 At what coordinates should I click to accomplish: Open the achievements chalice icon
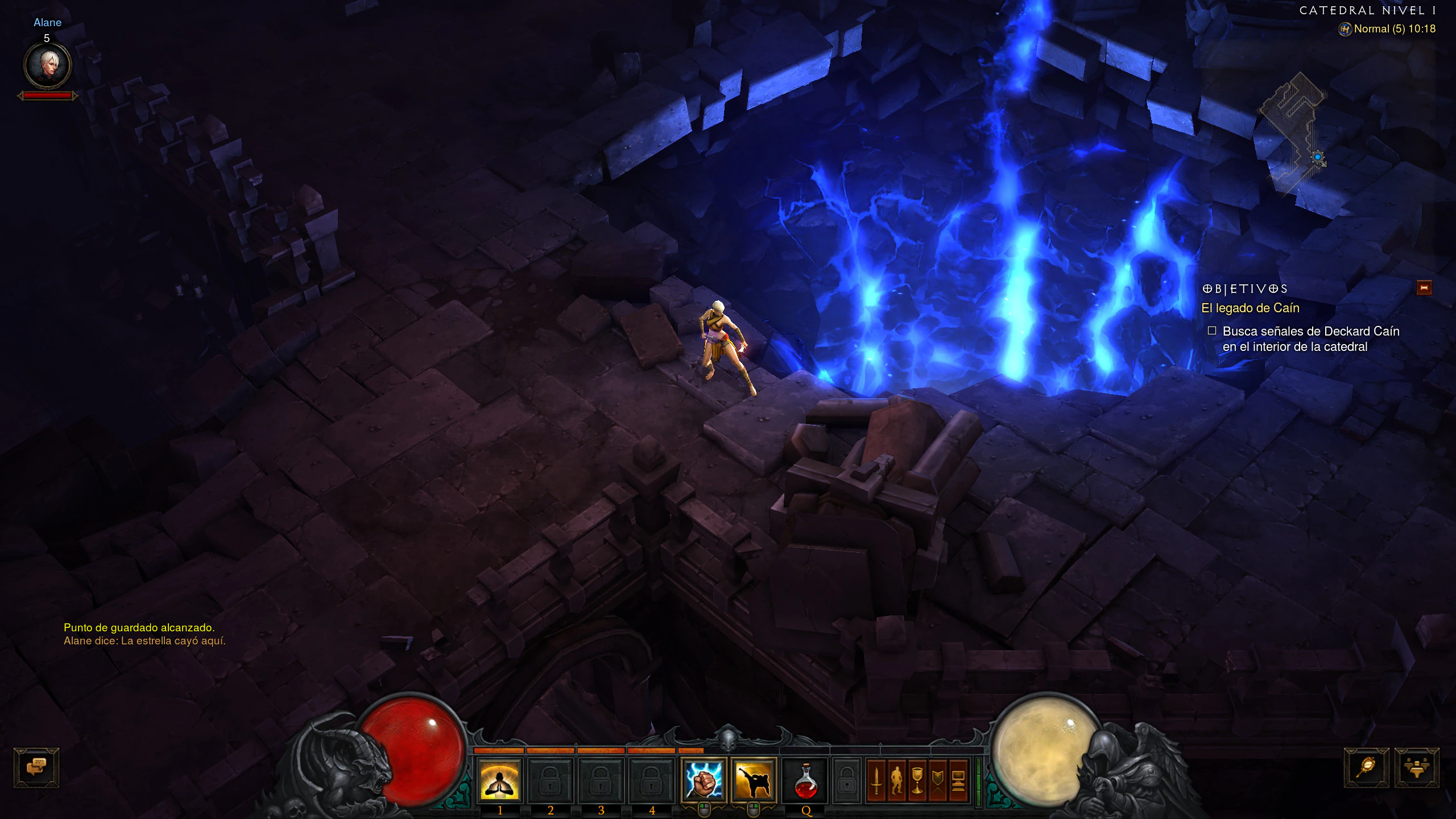(x=917, y=780)
